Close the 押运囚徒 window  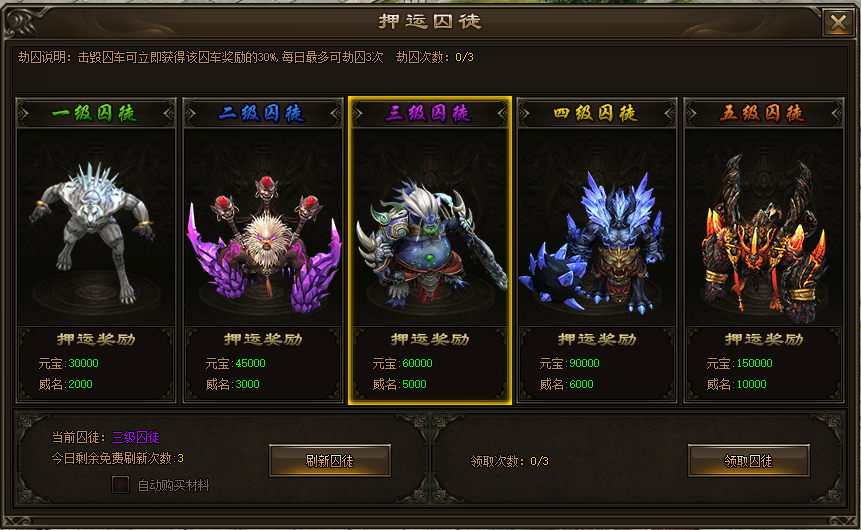pos(835,21)
